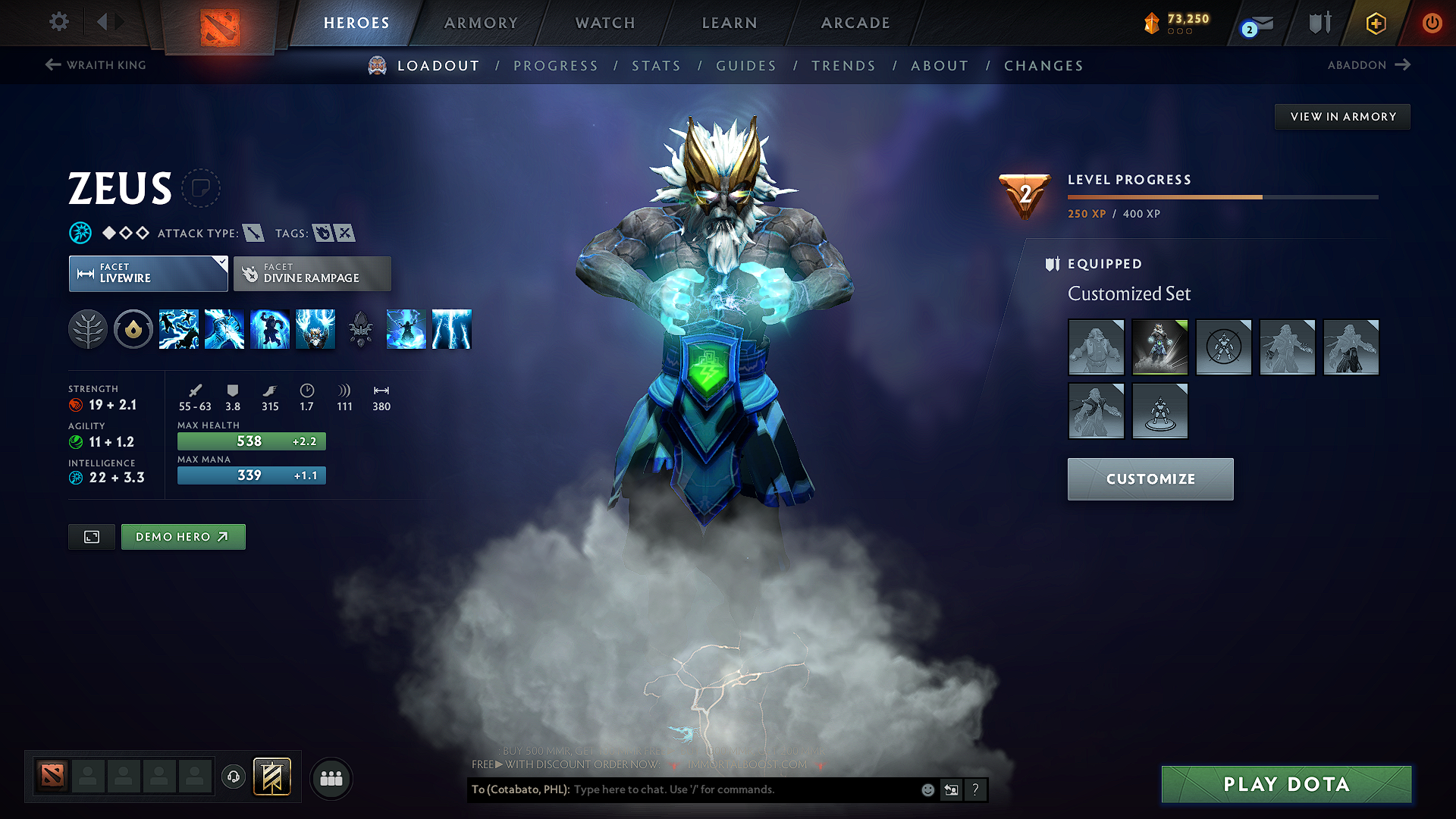Click the Dota 2 logo party slot
The width and height of the screenshot is (1456, 819).
[x=51, y=775]
